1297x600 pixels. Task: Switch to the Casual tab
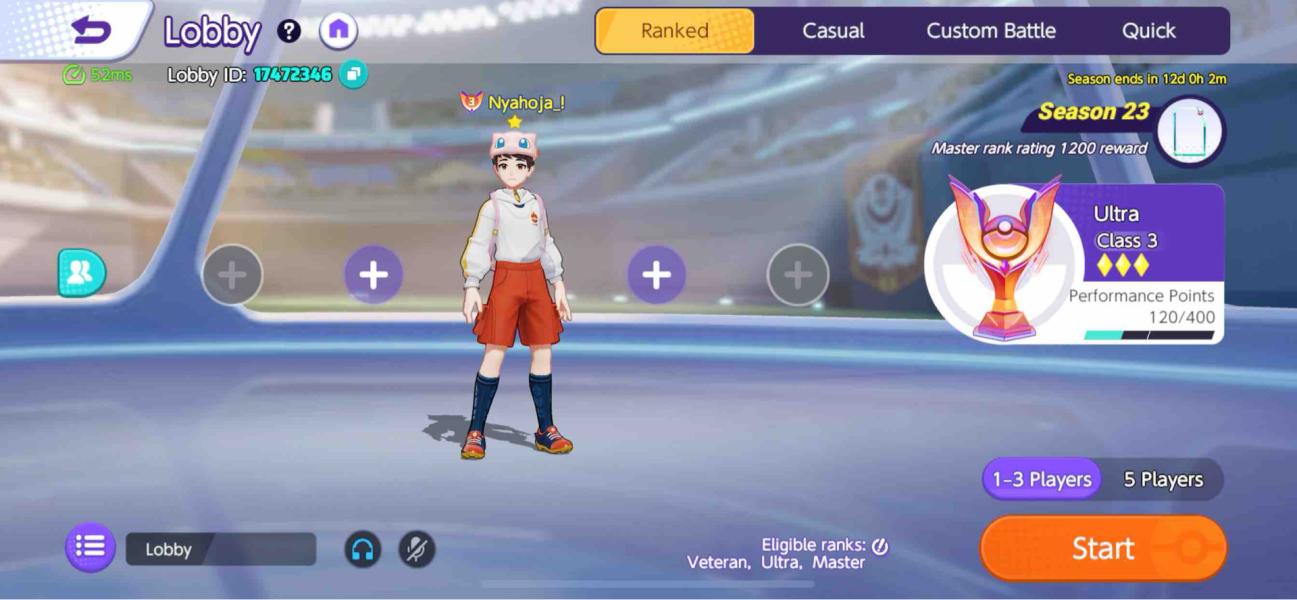pyautogui.click(x=833, y=31)
